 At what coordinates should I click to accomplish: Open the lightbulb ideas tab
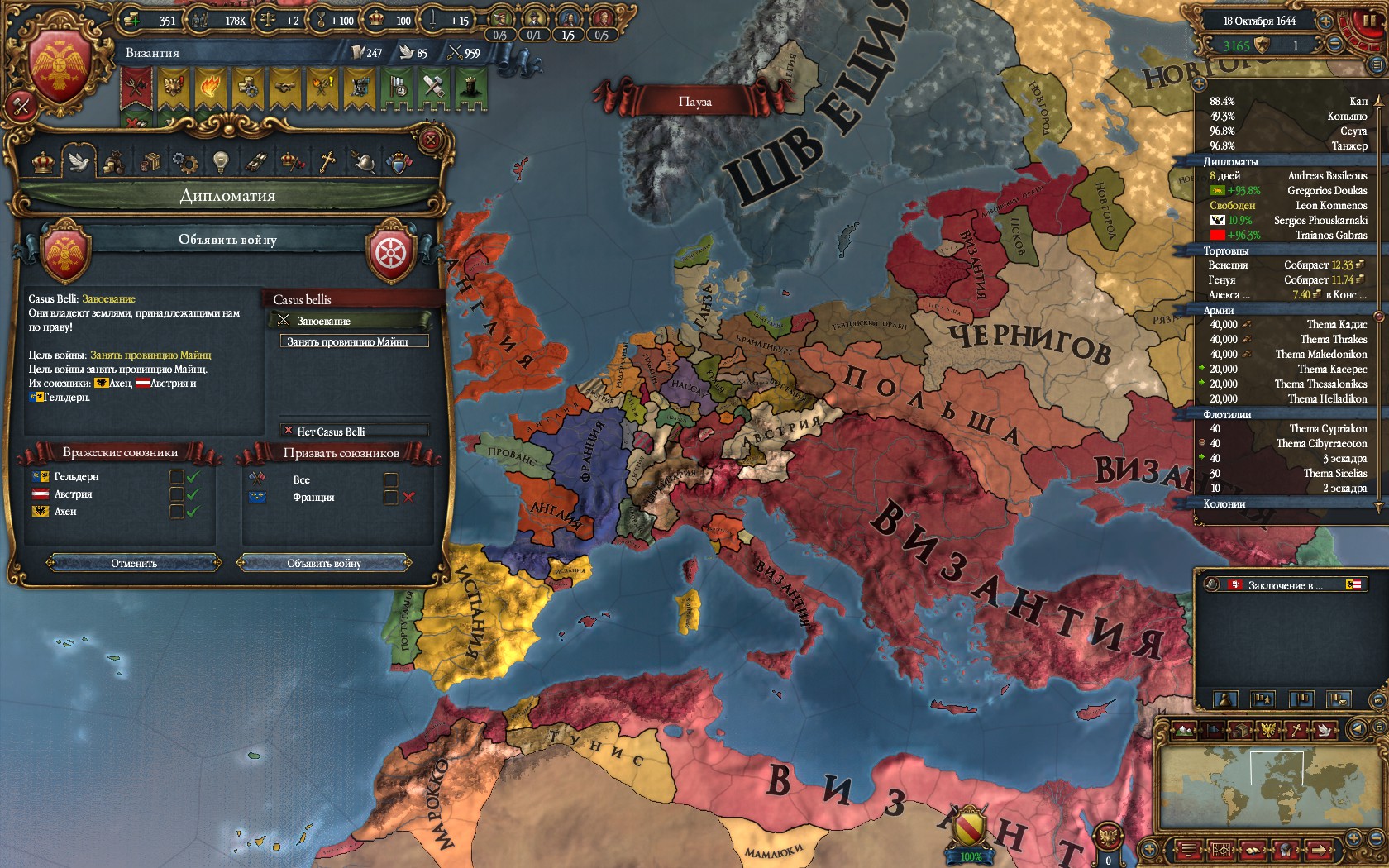(x=219, y=162)
